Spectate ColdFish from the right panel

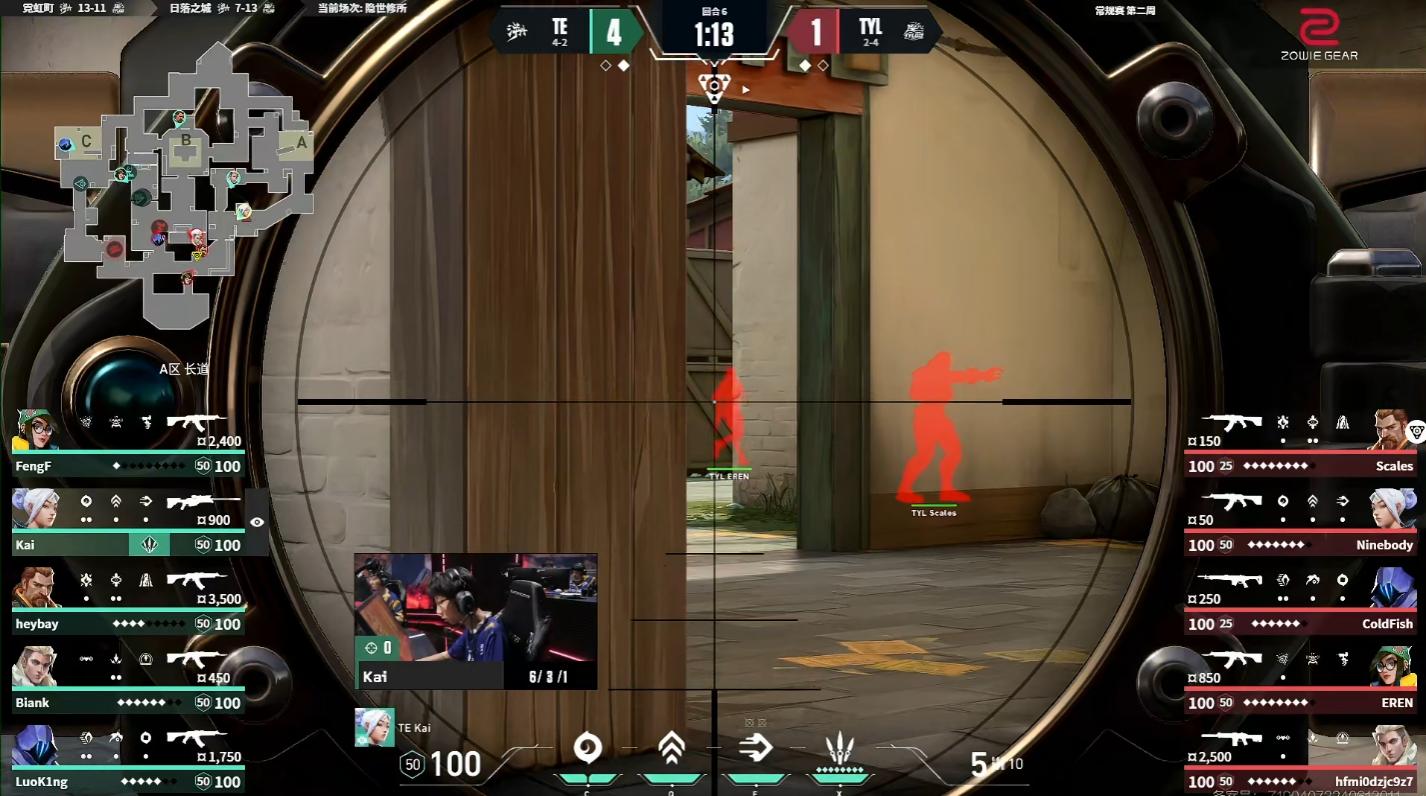[x=1300, y=601]
